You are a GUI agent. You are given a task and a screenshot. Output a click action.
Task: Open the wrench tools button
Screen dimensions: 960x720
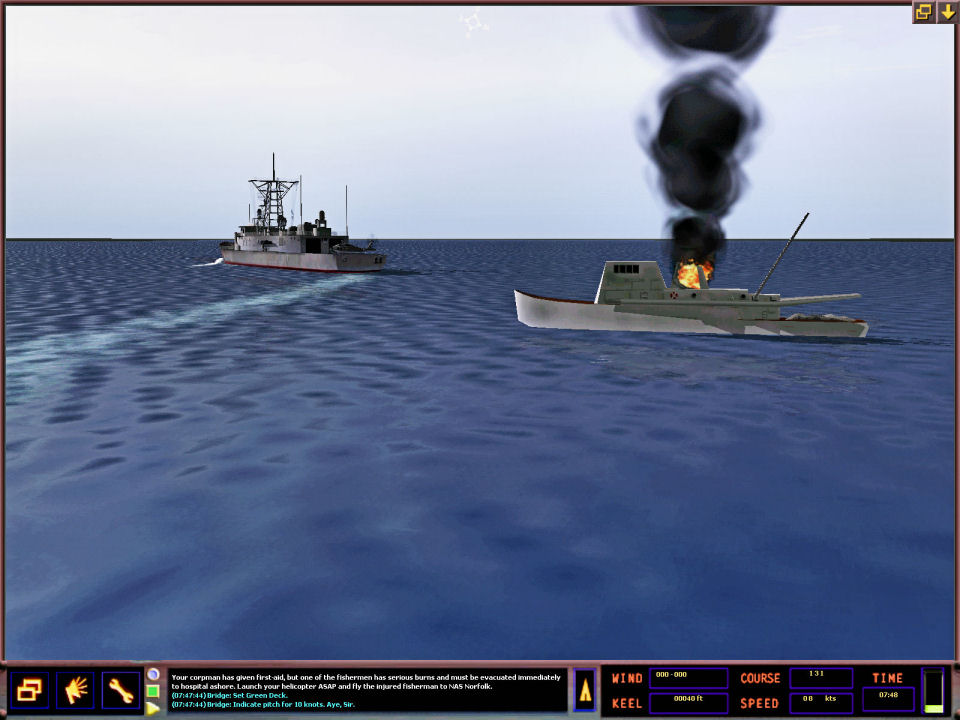[x=120, y=690]
